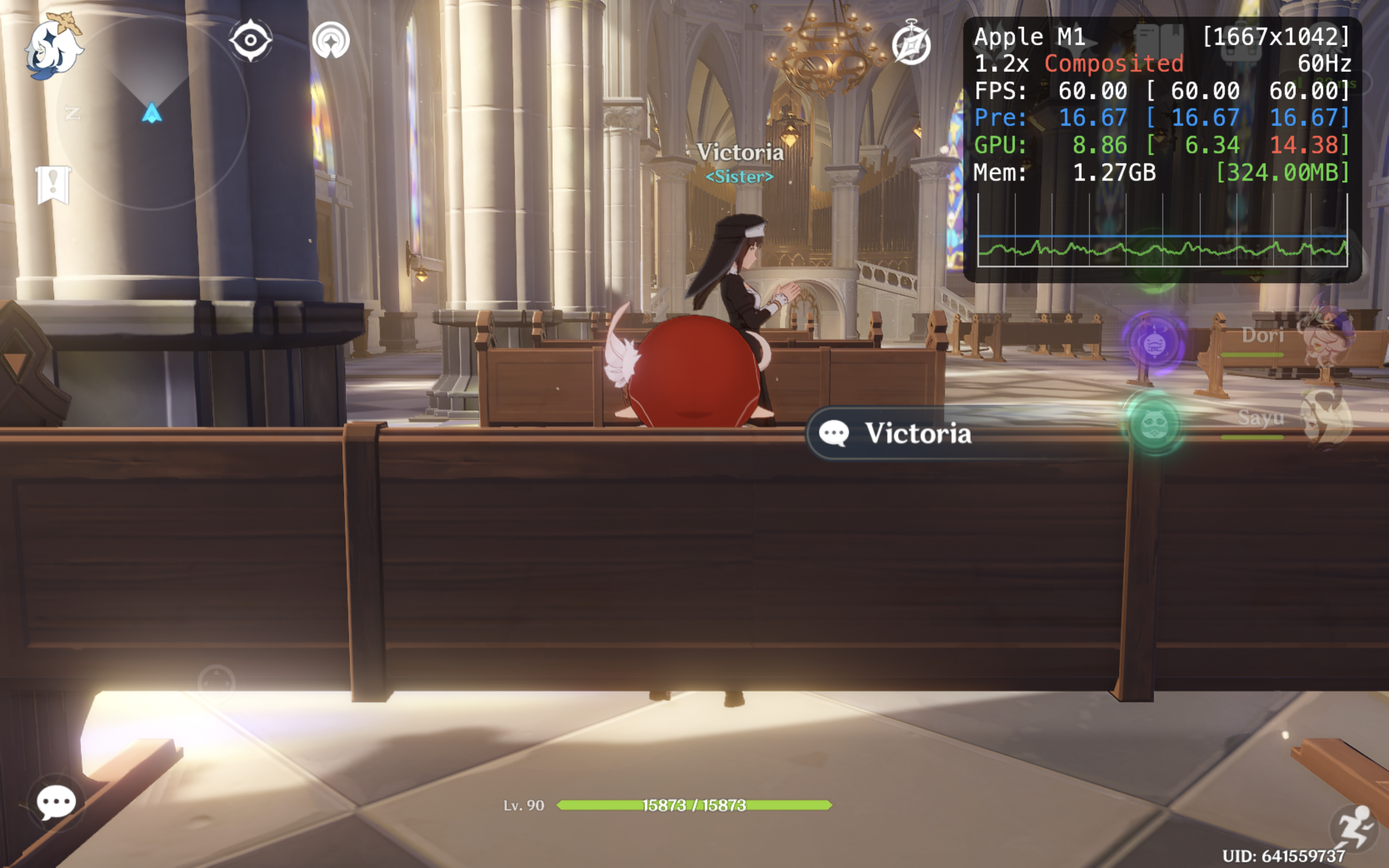Click the round arch icon beside Elemental Sight
The width and height of the screenshot is (1389, 868).
(330, 40)
